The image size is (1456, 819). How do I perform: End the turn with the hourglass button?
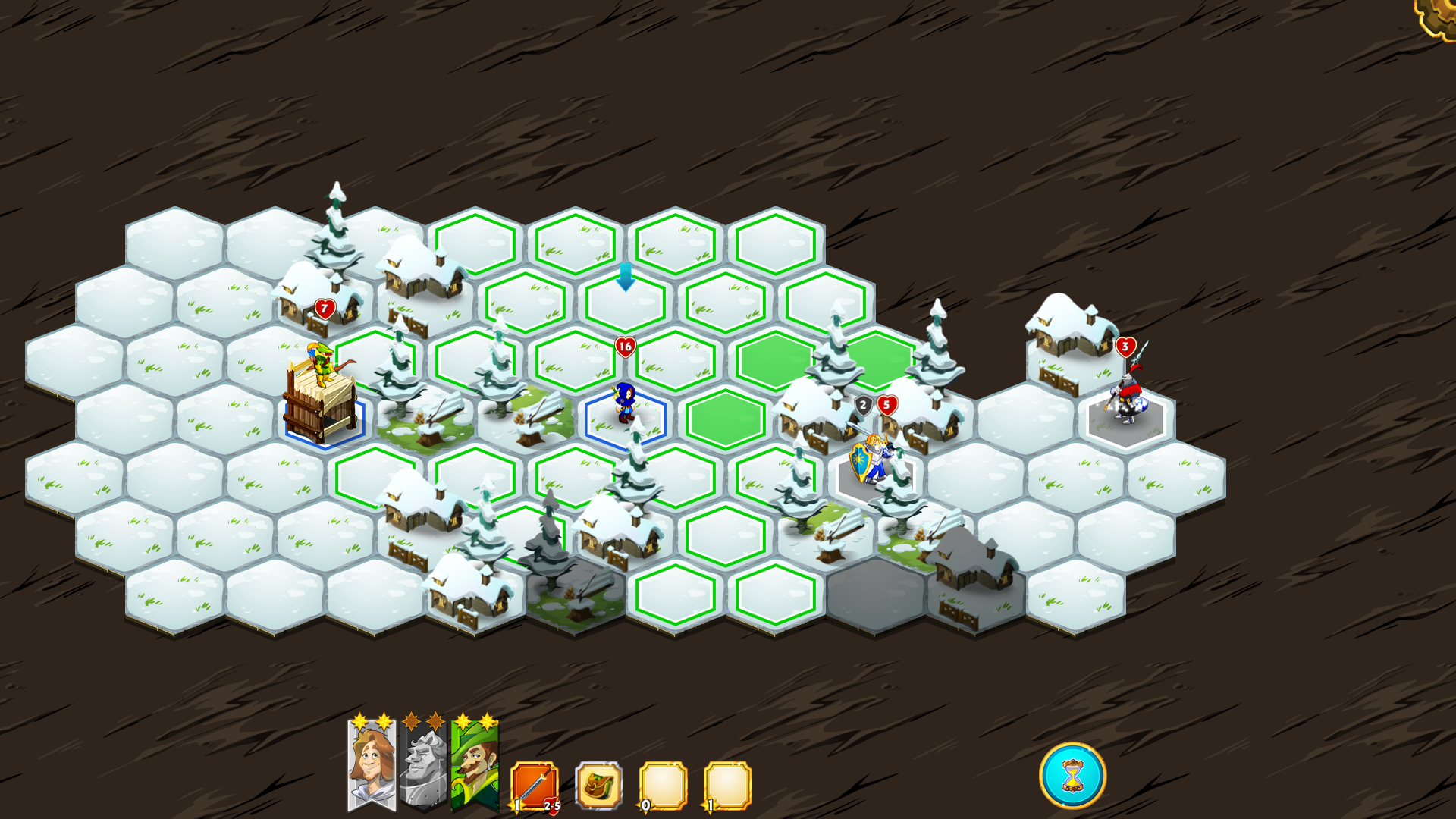[x=1072, y=776]
